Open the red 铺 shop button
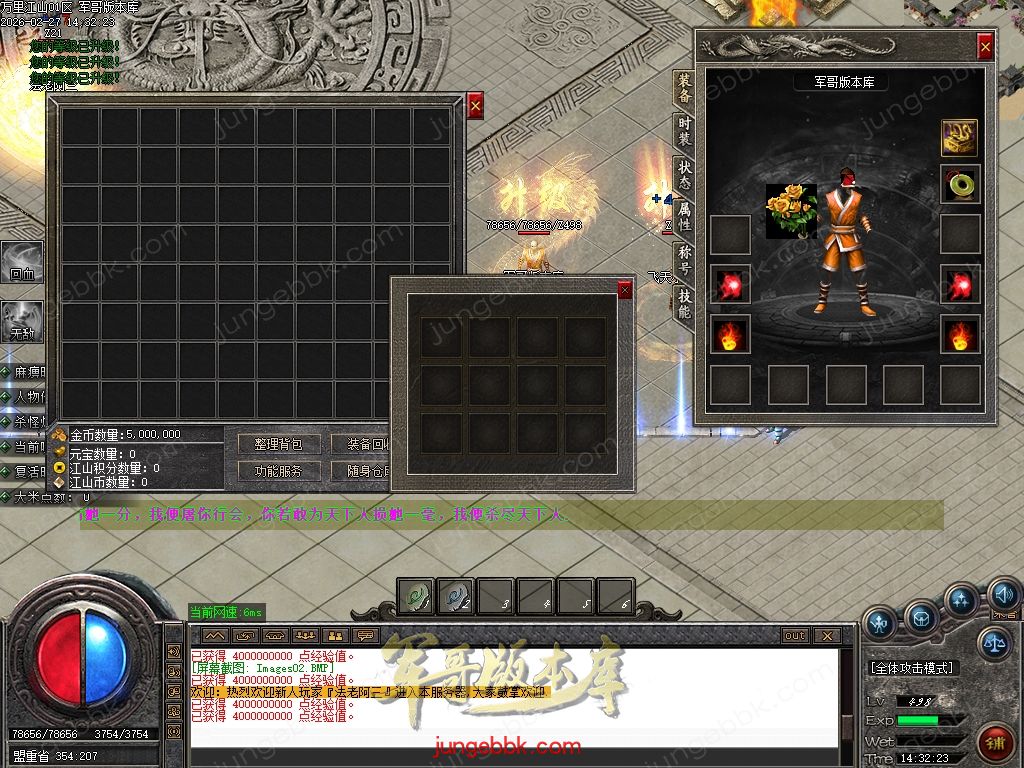 coord(996,745)
